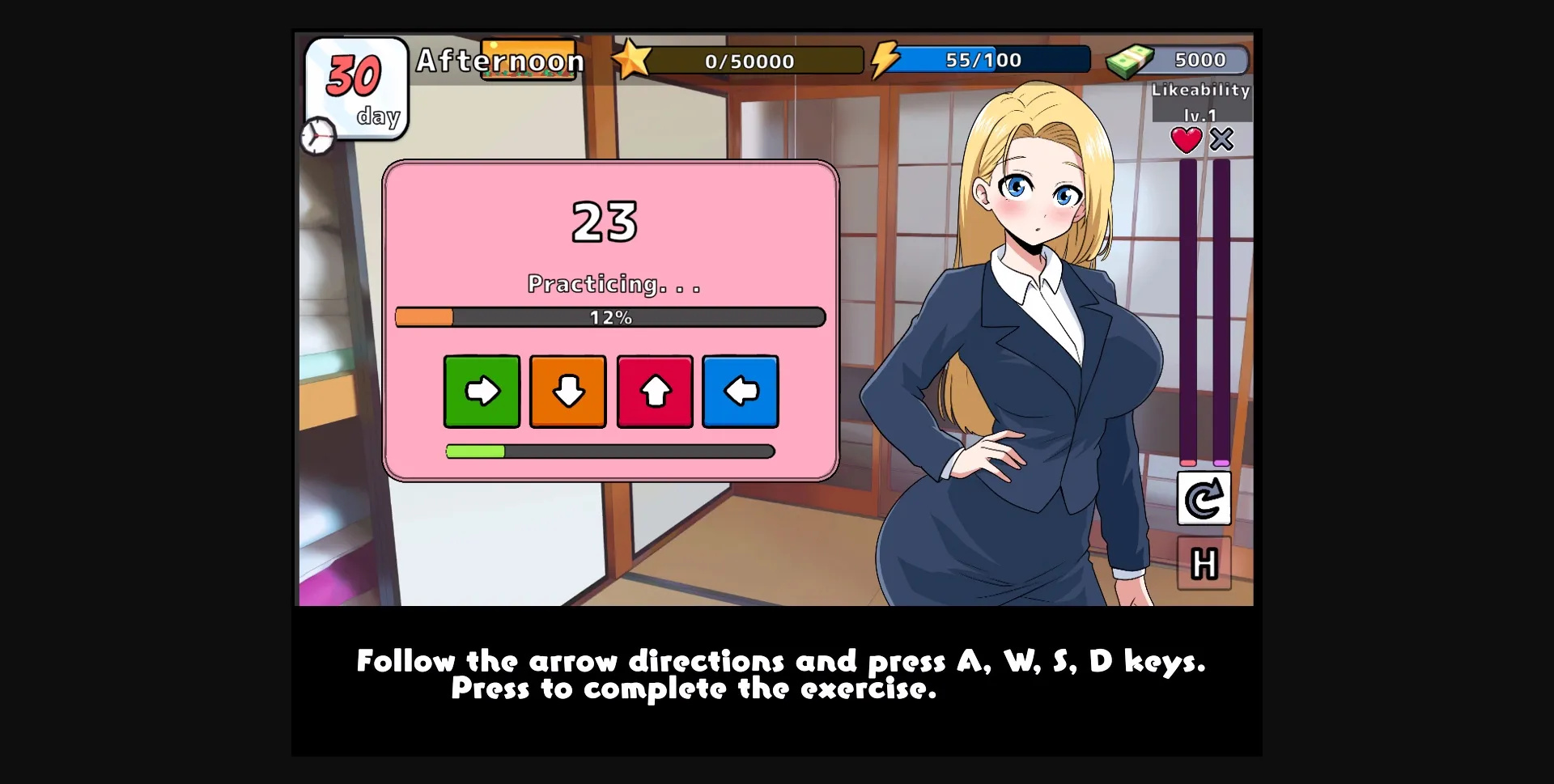Expand the Likeability lv.1 panel

click(1201, 104)
